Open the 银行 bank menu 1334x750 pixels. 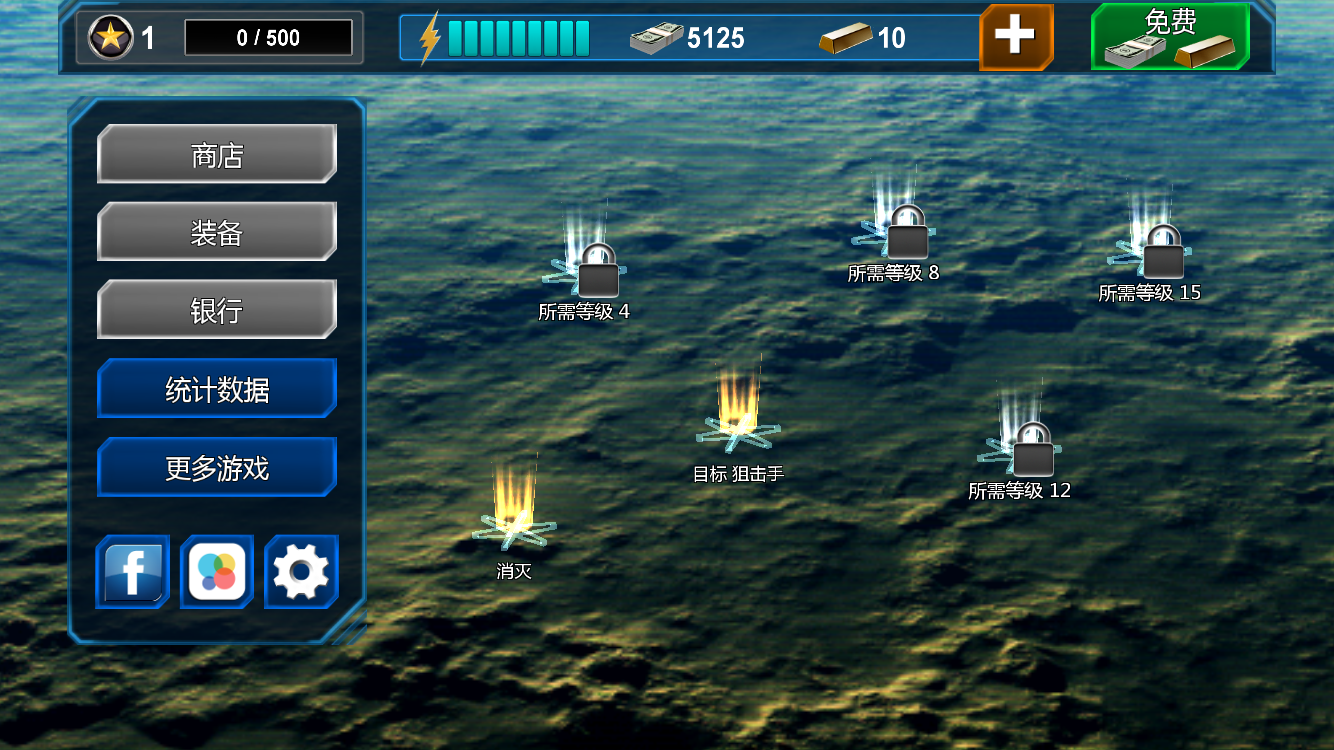216,310
